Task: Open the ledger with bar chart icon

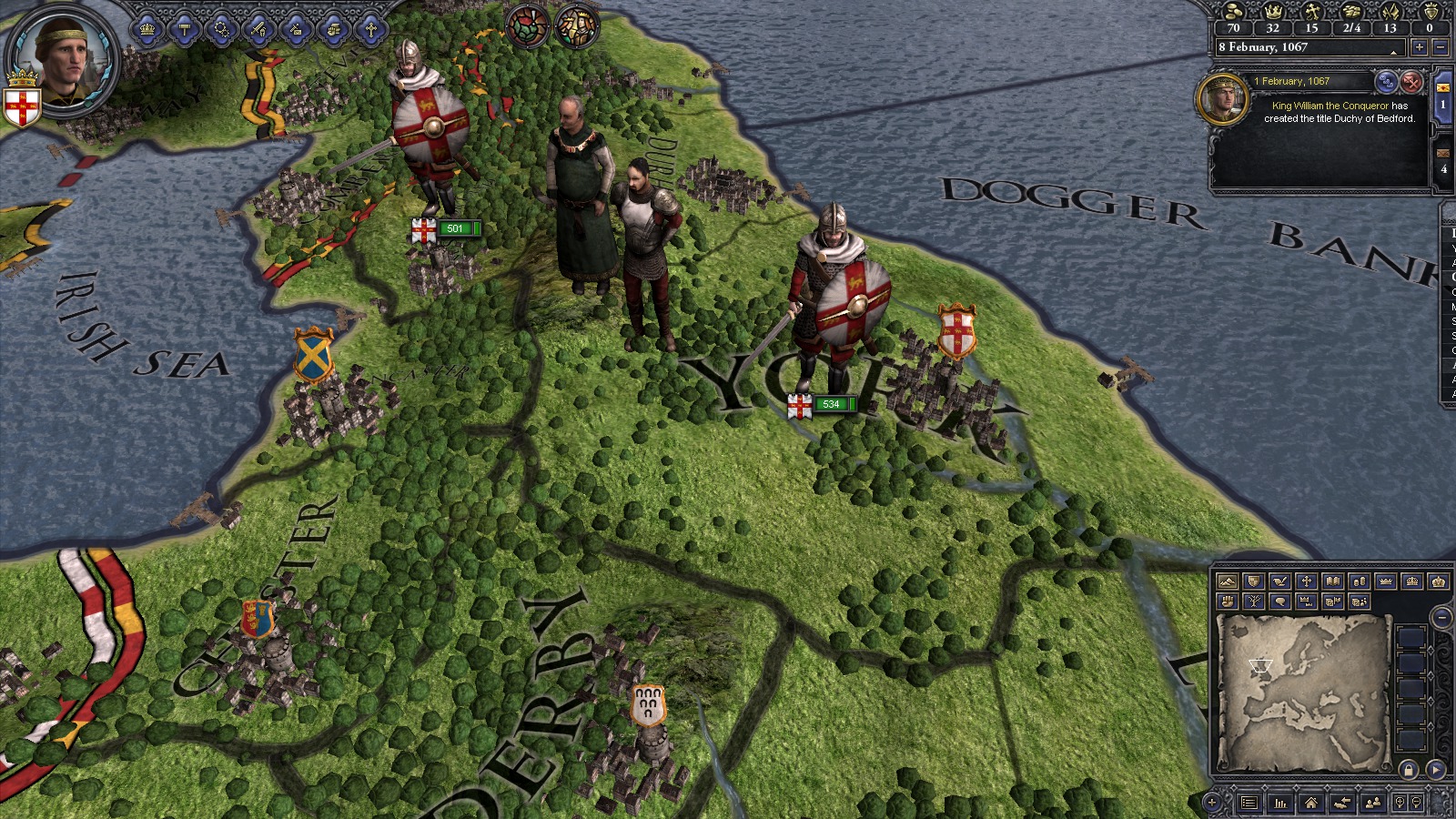Action: point(1279,804)
